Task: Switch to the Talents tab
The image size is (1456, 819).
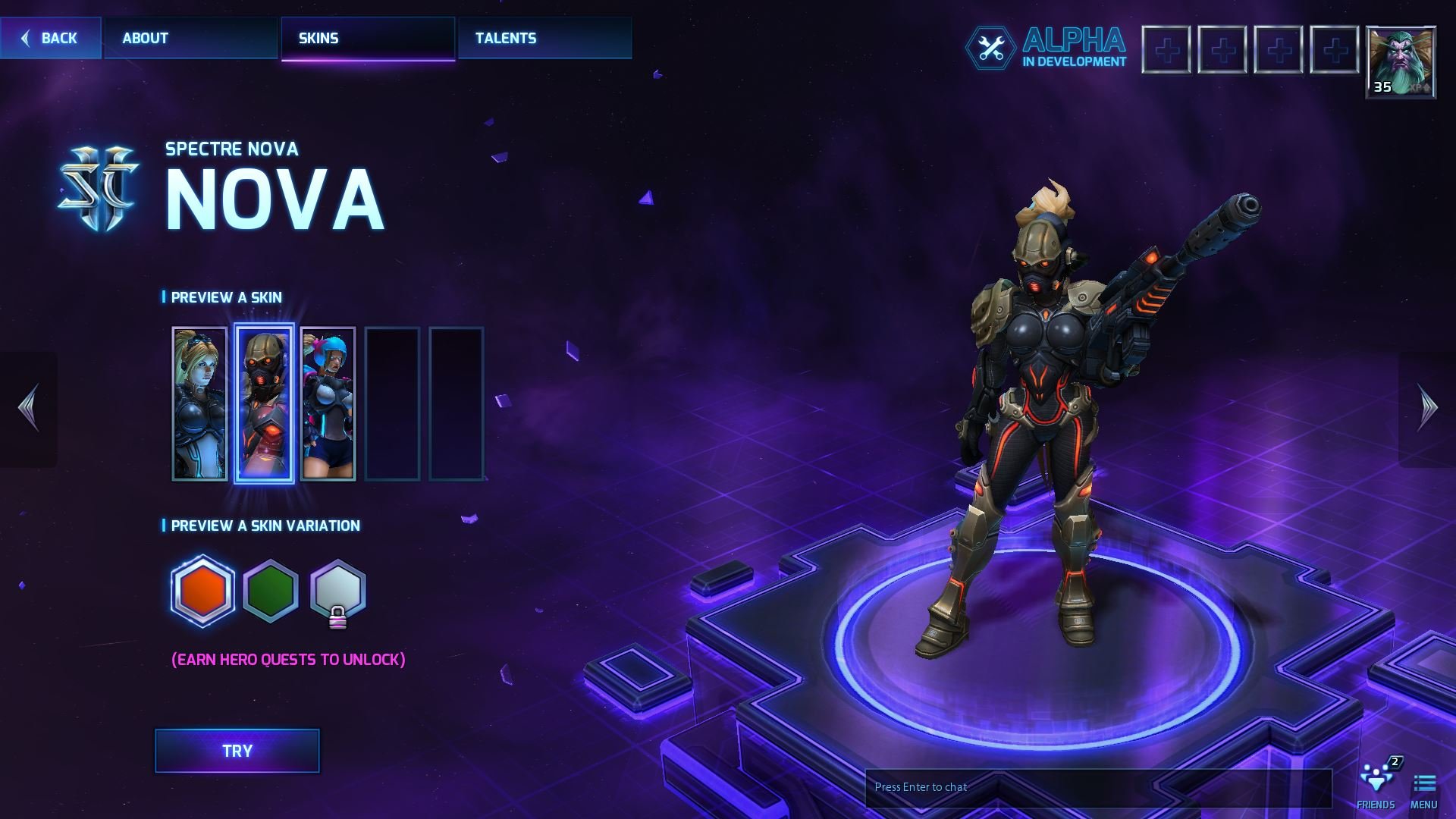Action: click(505, 38)
